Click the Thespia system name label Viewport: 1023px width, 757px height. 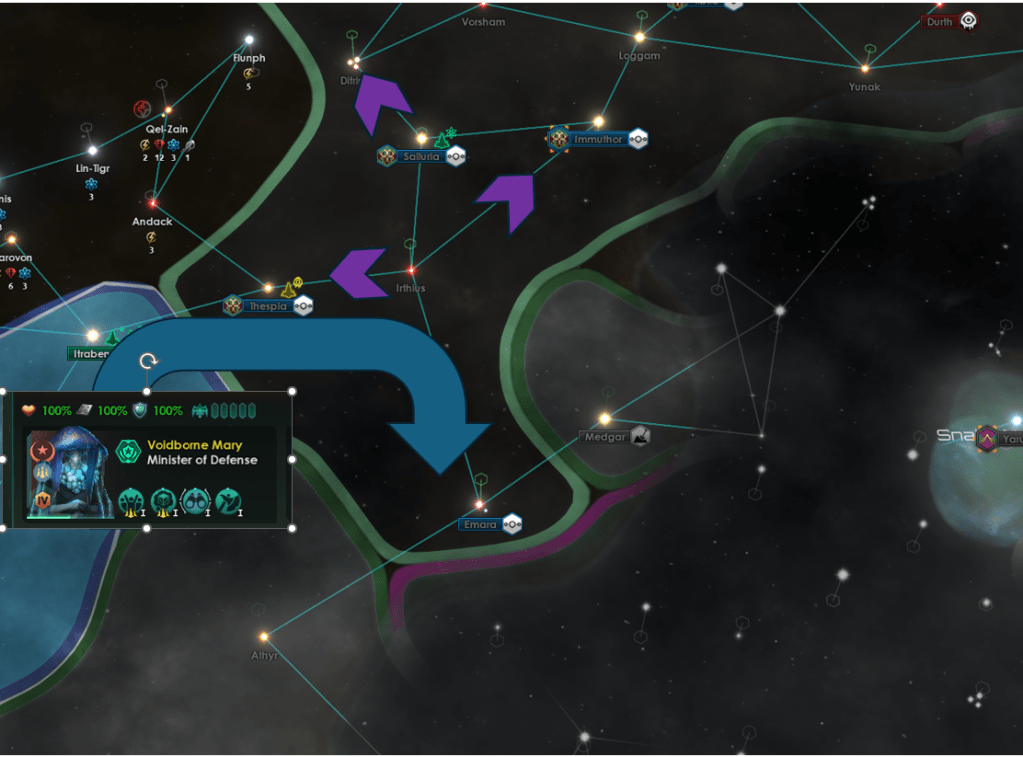(x=268, y=306)
